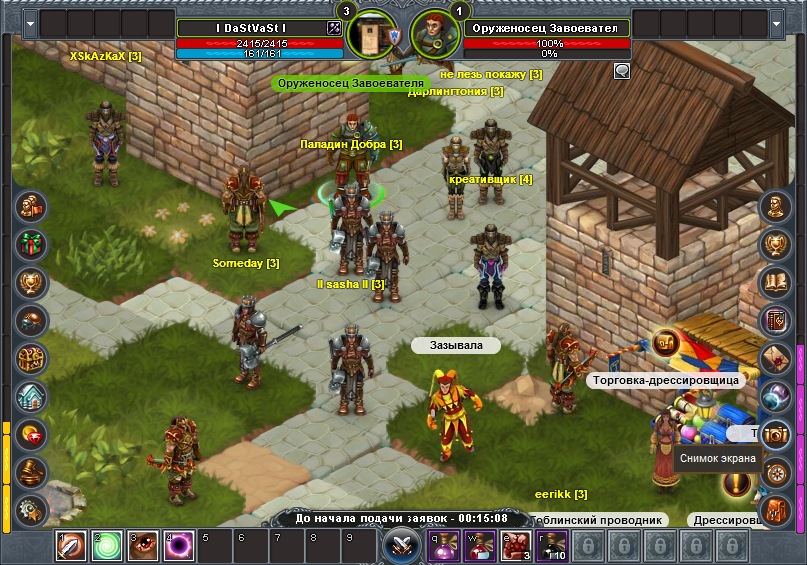
Task: Use the purple potion in slot Q
Action: (x=445, y=547)
